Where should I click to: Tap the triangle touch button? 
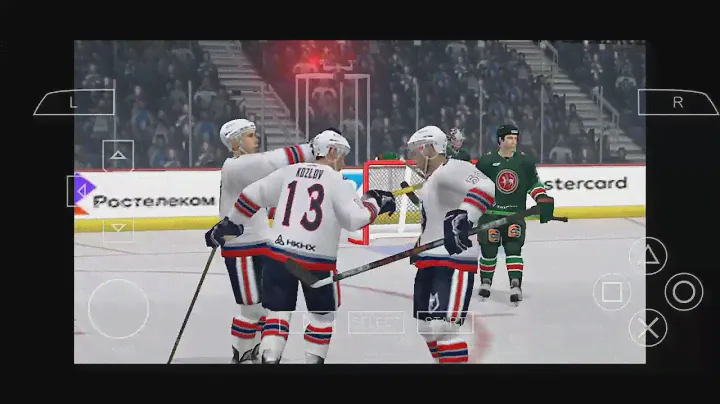[x=648, y=255]
